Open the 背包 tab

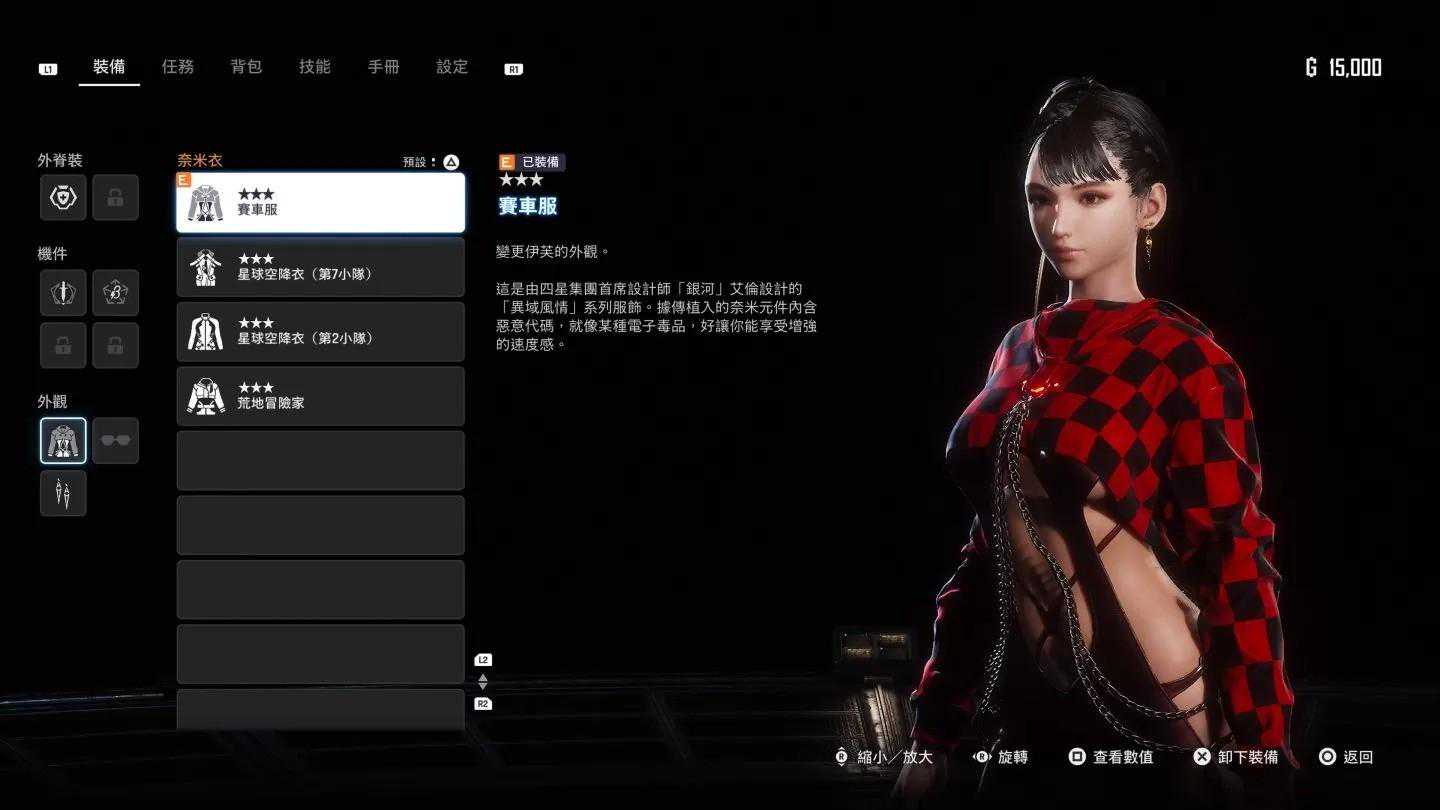tap(246, 67)
